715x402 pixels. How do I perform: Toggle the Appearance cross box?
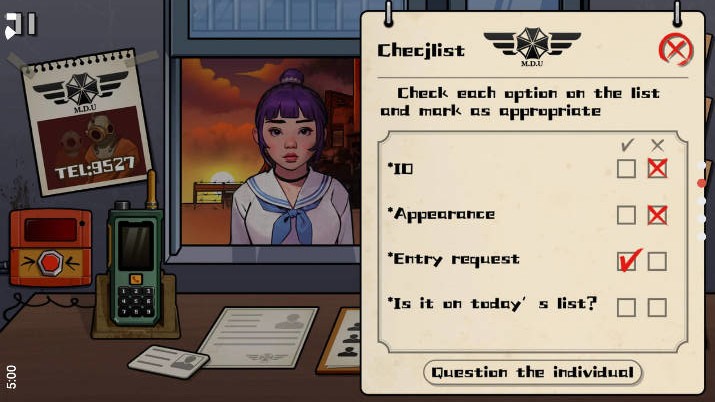tap(657, 215)
